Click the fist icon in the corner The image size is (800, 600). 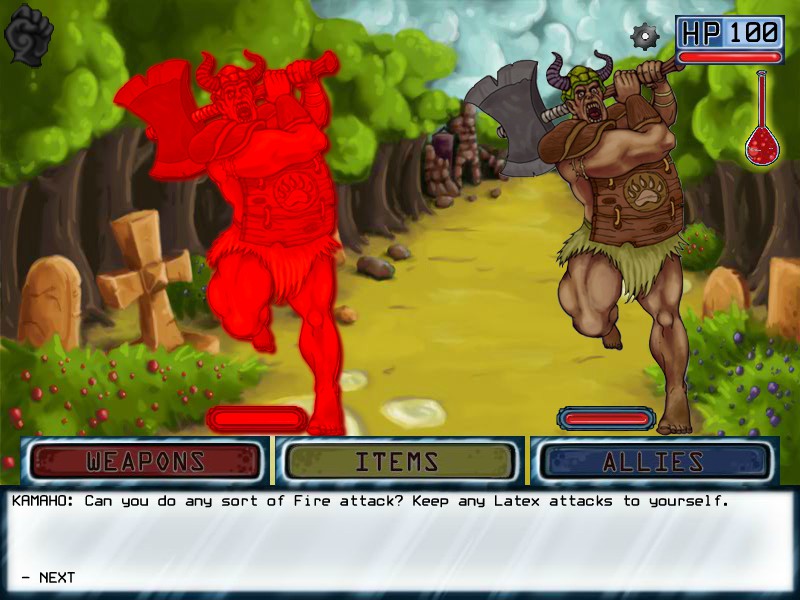(x=29, y=35)
